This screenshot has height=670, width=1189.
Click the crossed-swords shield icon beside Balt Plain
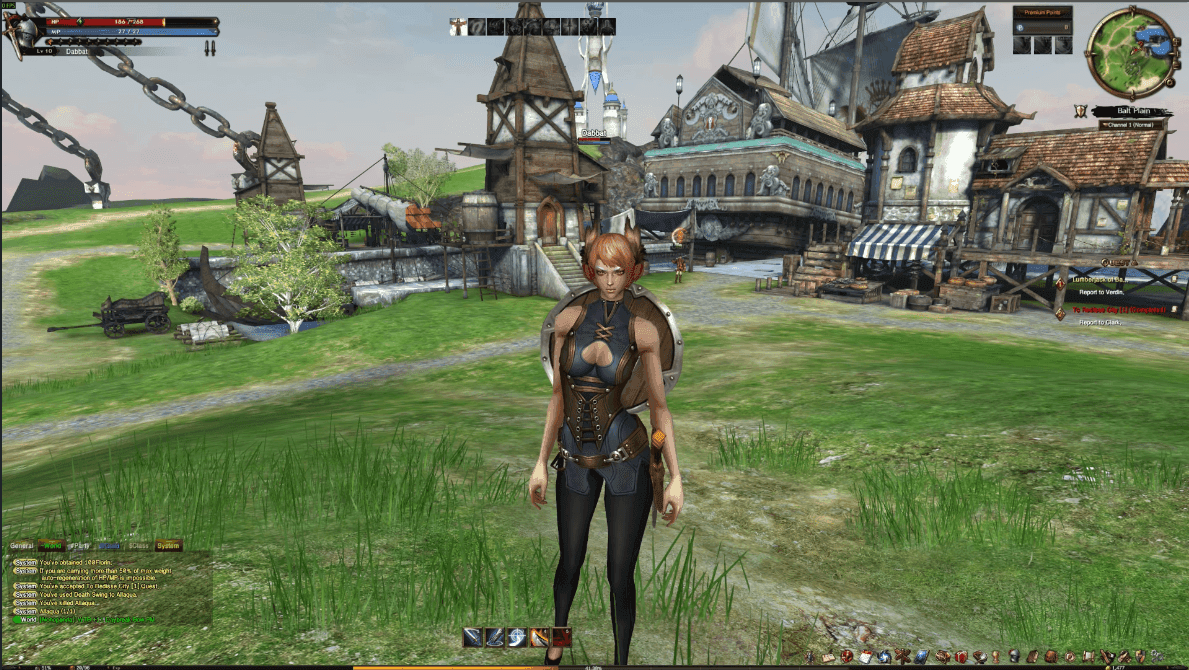tap(1080, 111)
